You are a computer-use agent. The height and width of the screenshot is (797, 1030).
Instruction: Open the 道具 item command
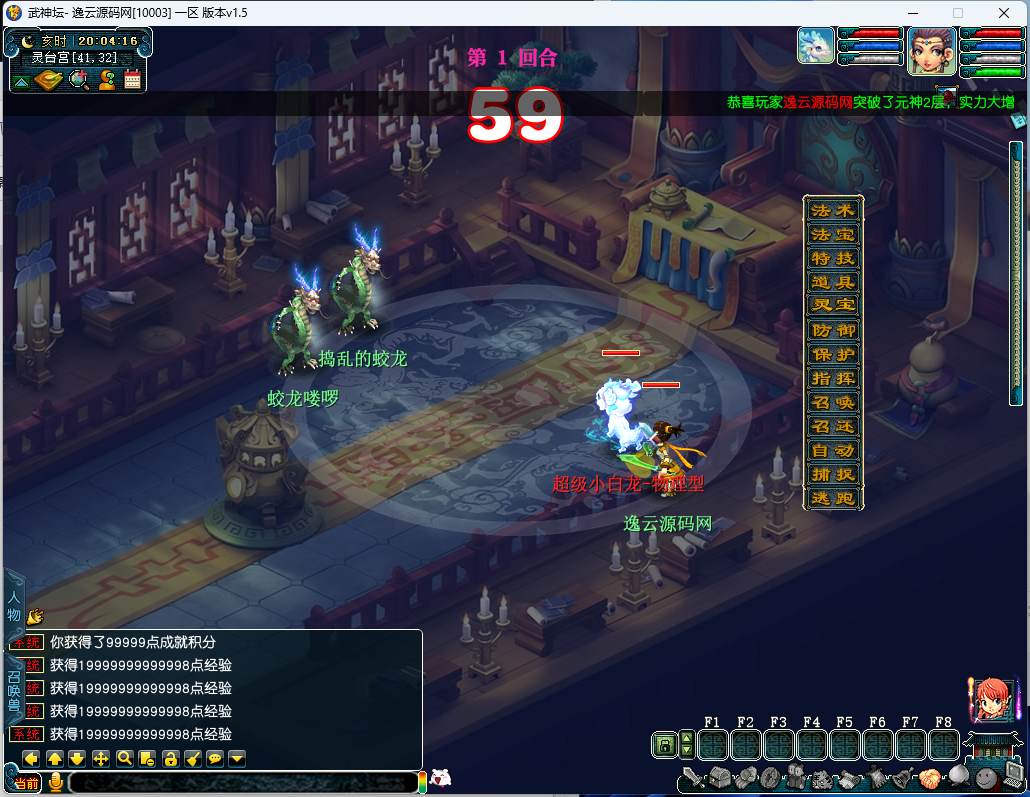click(x=833, y=283)
